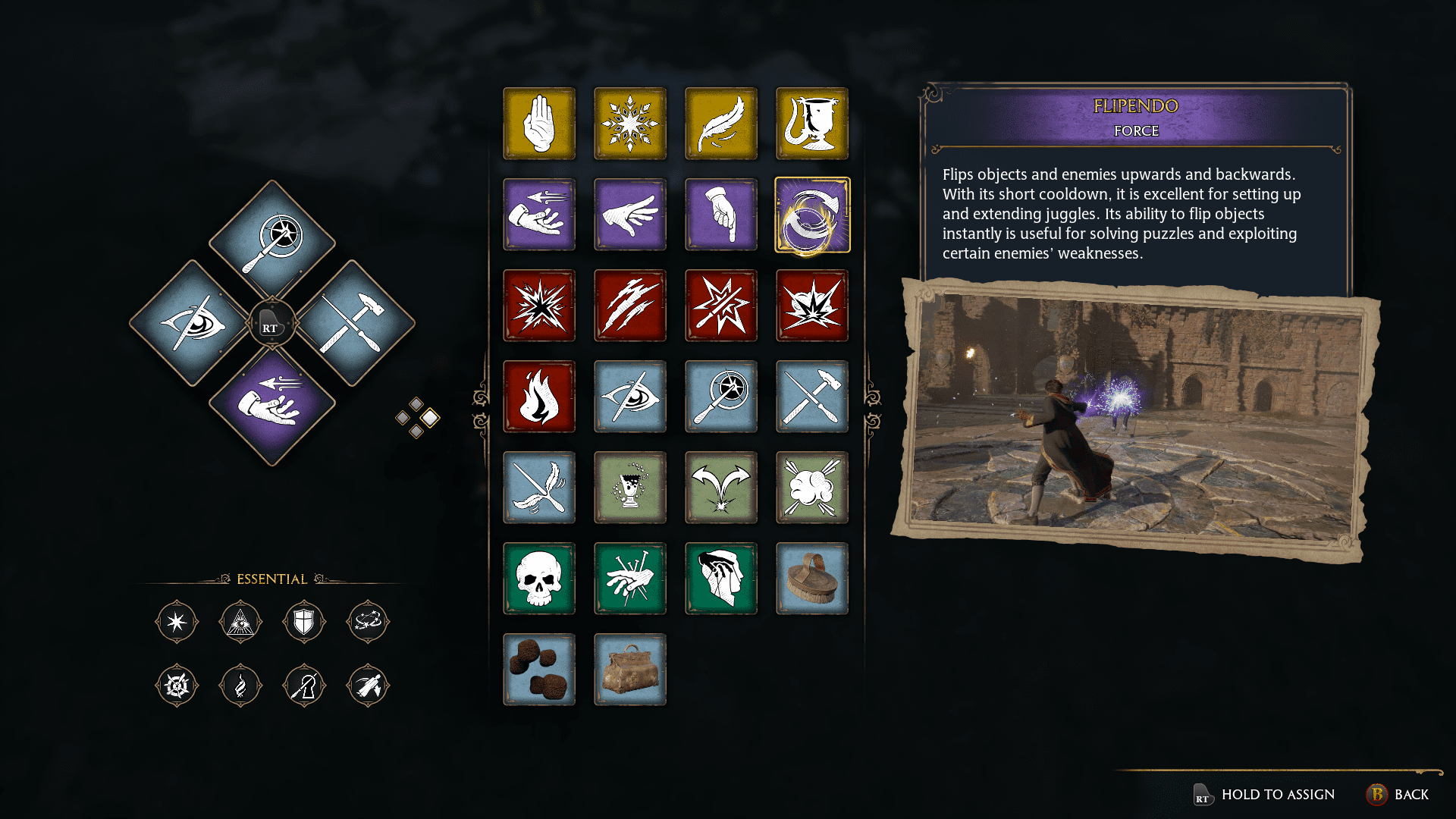Select the green skull plant icon
This screenshot has height=819, width=1456.
click(x=539, y=579)
